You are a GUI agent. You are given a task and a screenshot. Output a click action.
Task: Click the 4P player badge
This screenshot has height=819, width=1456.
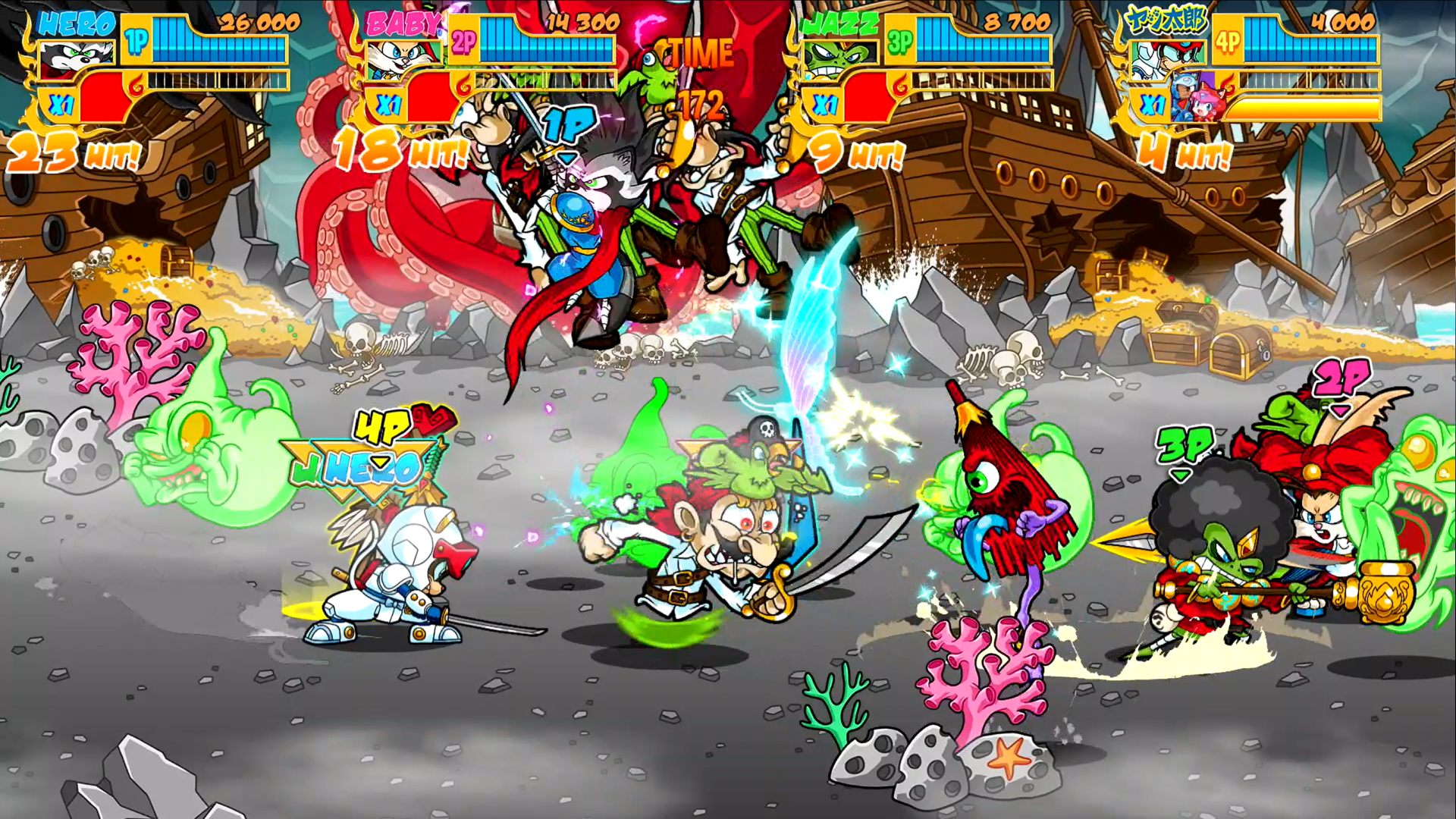tap(1228, 42)
